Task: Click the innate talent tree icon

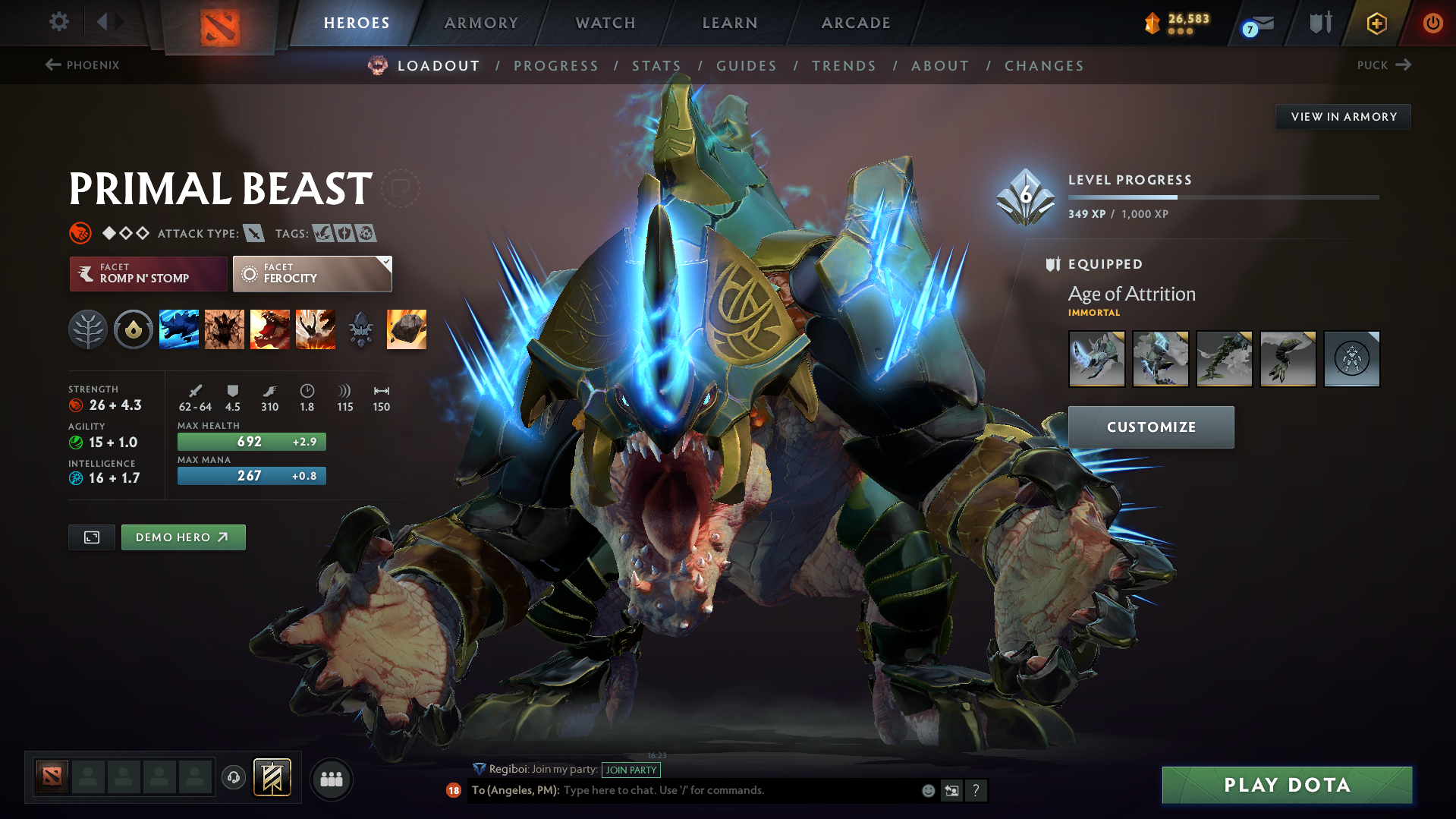Action: pos(88,329)
